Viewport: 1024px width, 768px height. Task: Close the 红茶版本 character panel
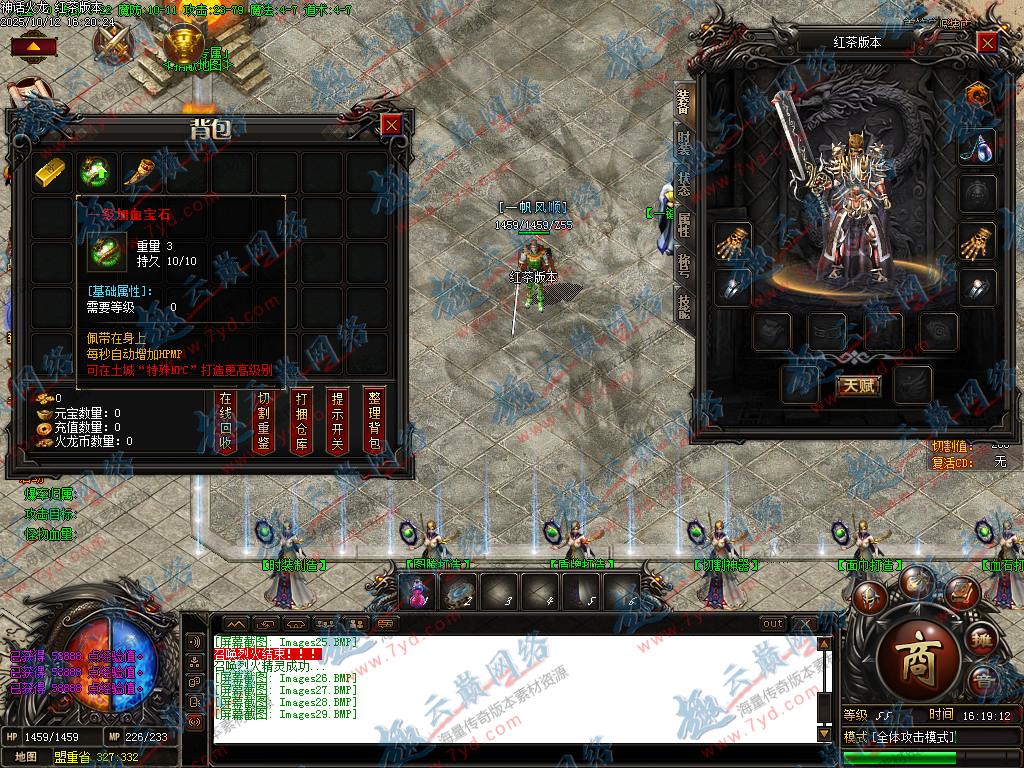point(987,43)
